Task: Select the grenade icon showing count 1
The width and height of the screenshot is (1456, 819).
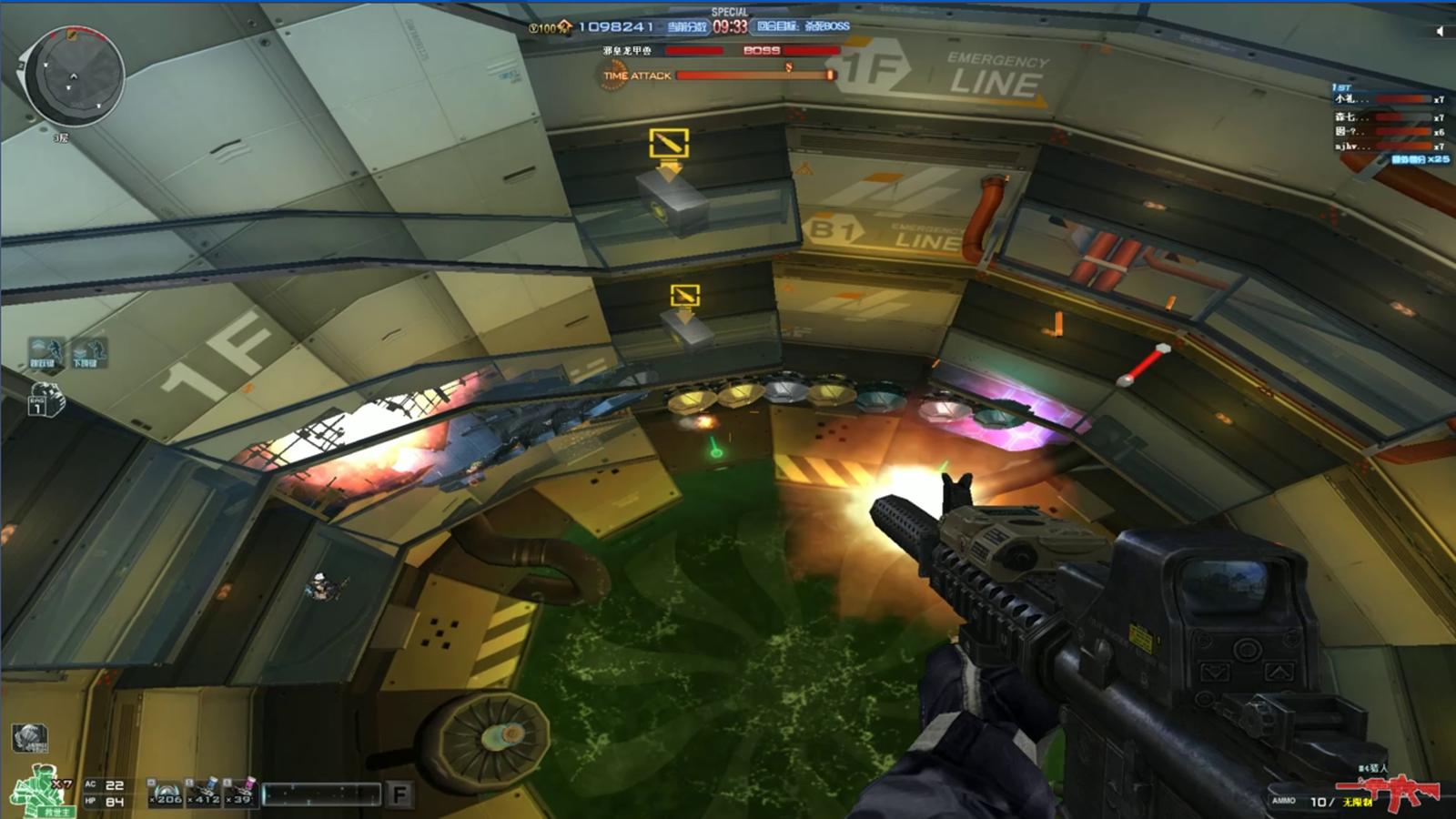Action: 45,400
